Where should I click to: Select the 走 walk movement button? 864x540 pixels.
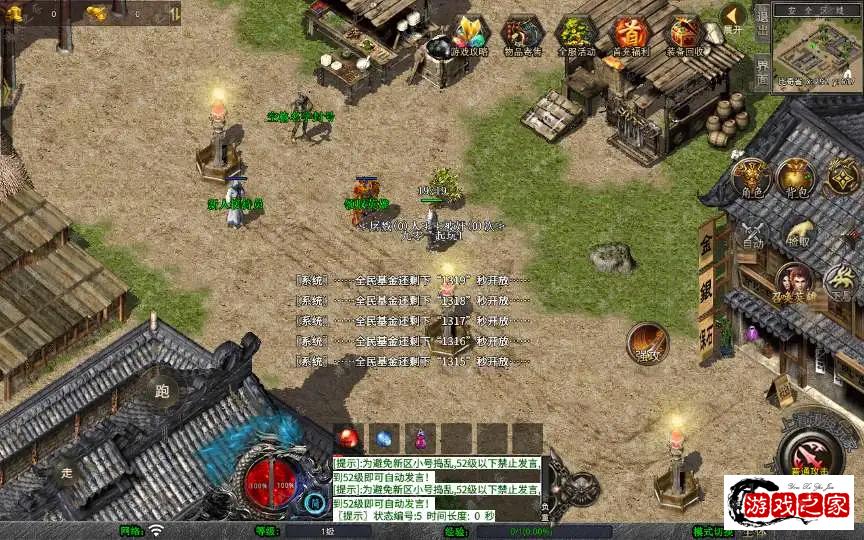67,473
